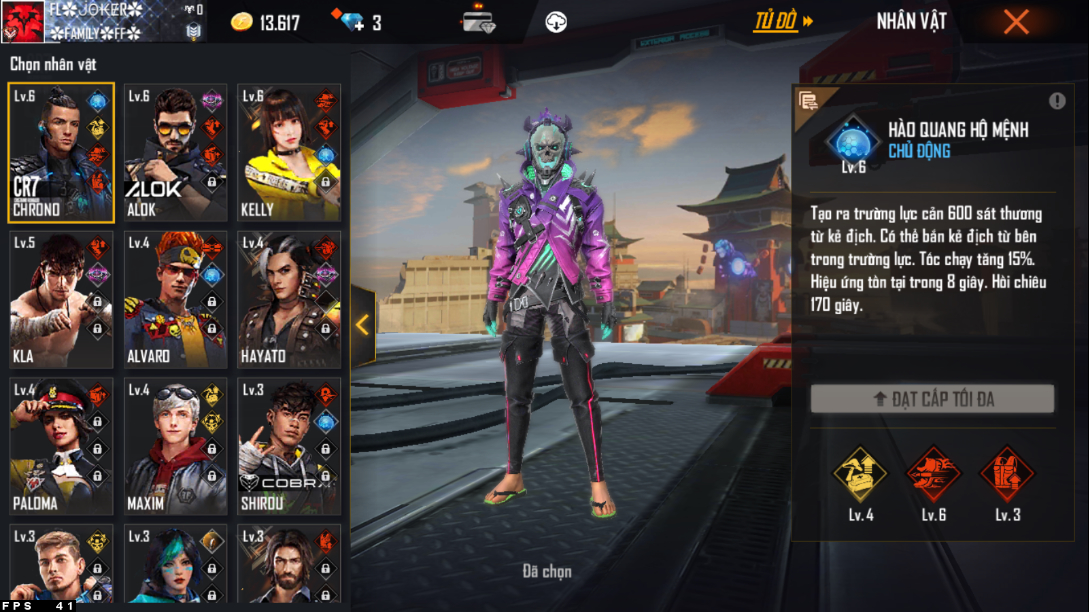Pick the Paloma character card
The width and height of the screenshot is (1089, 612).
tap(61, 446)
